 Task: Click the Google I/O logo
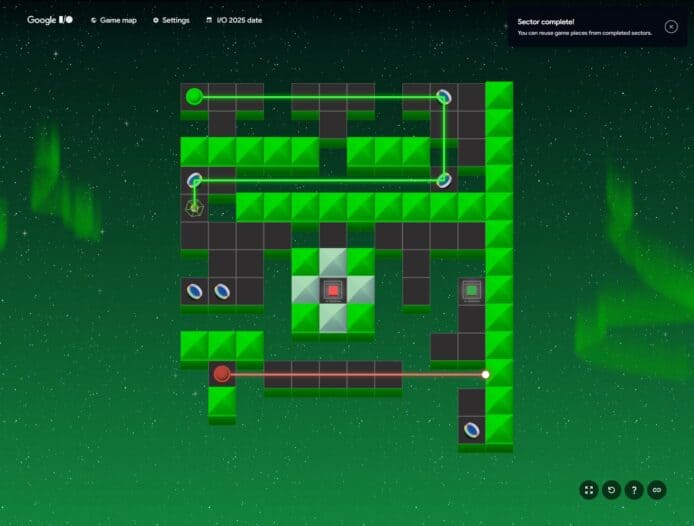[49, 20]
